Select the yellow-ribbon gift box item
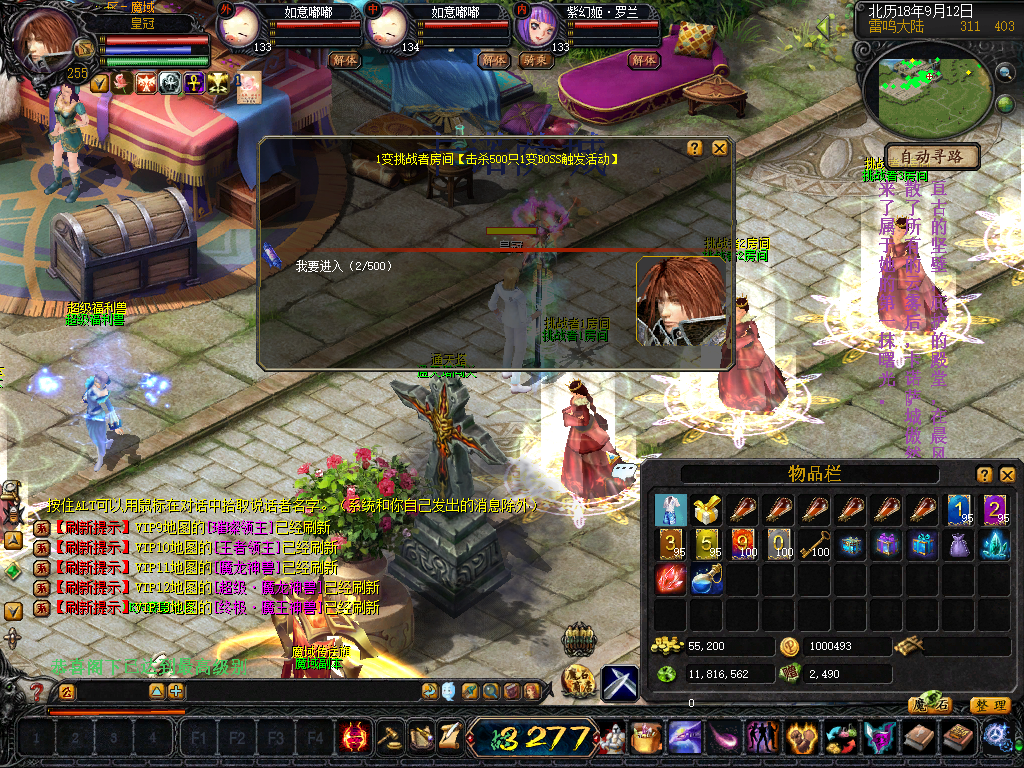 (706, 511)
